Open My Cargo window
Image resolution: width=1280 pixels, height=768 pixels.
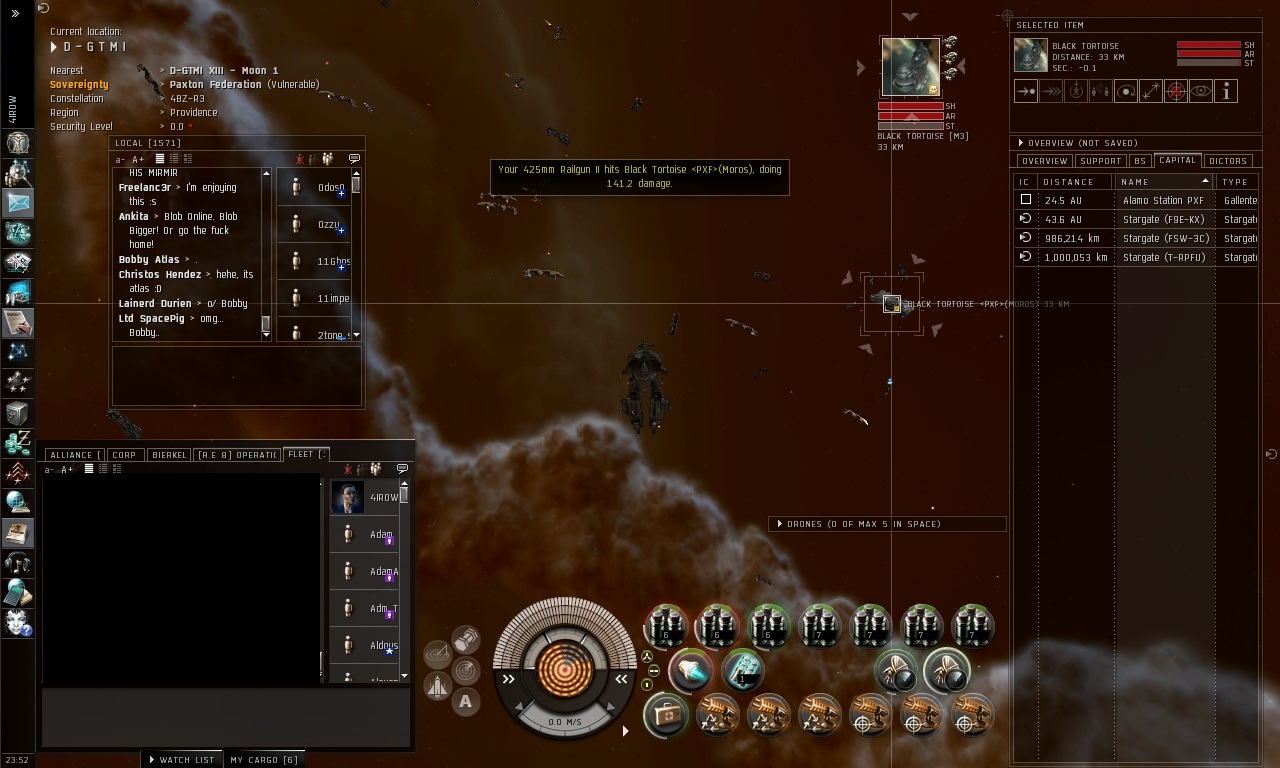(264, 760)
